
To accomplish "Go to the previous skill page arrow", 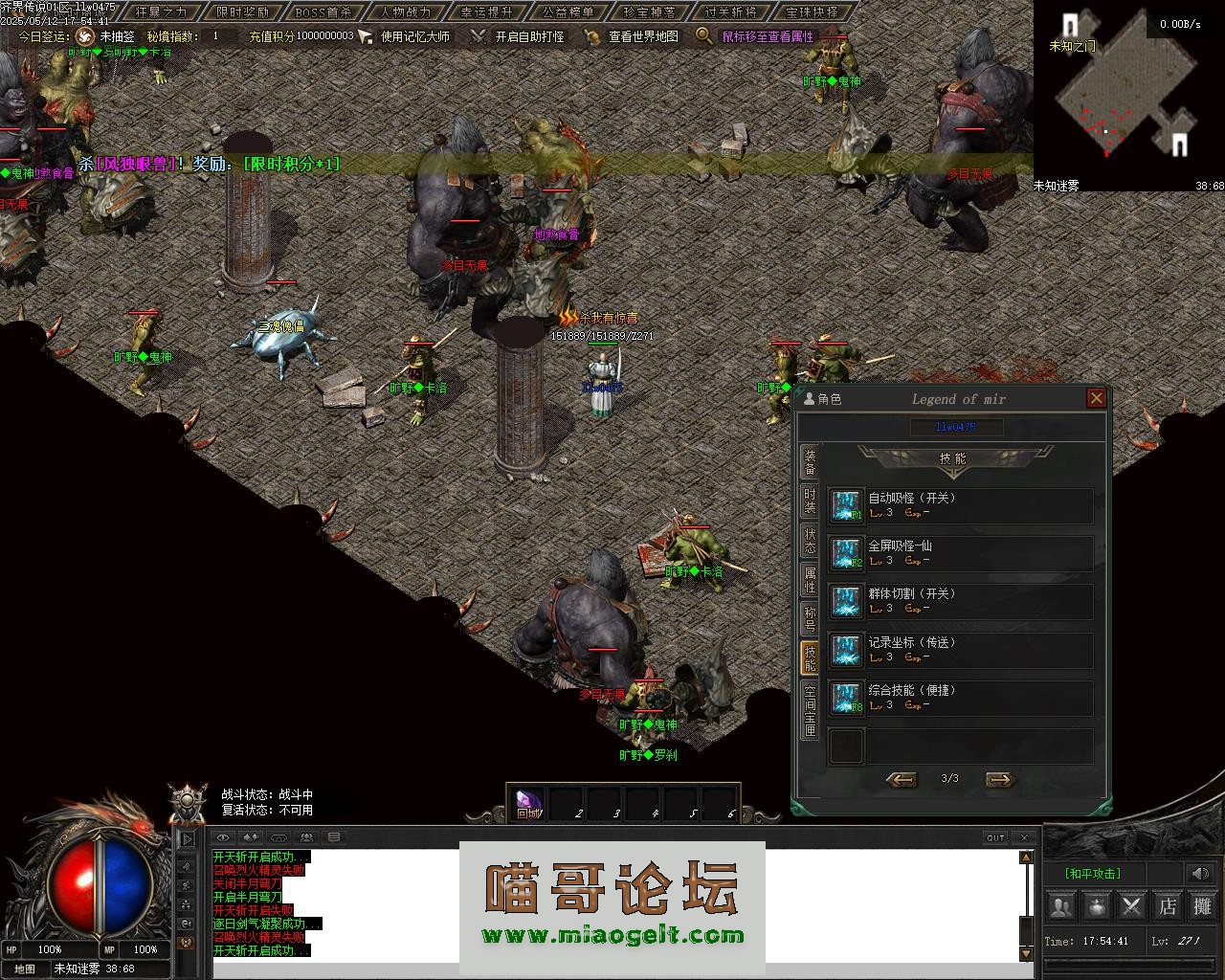I will coord(901,779).
